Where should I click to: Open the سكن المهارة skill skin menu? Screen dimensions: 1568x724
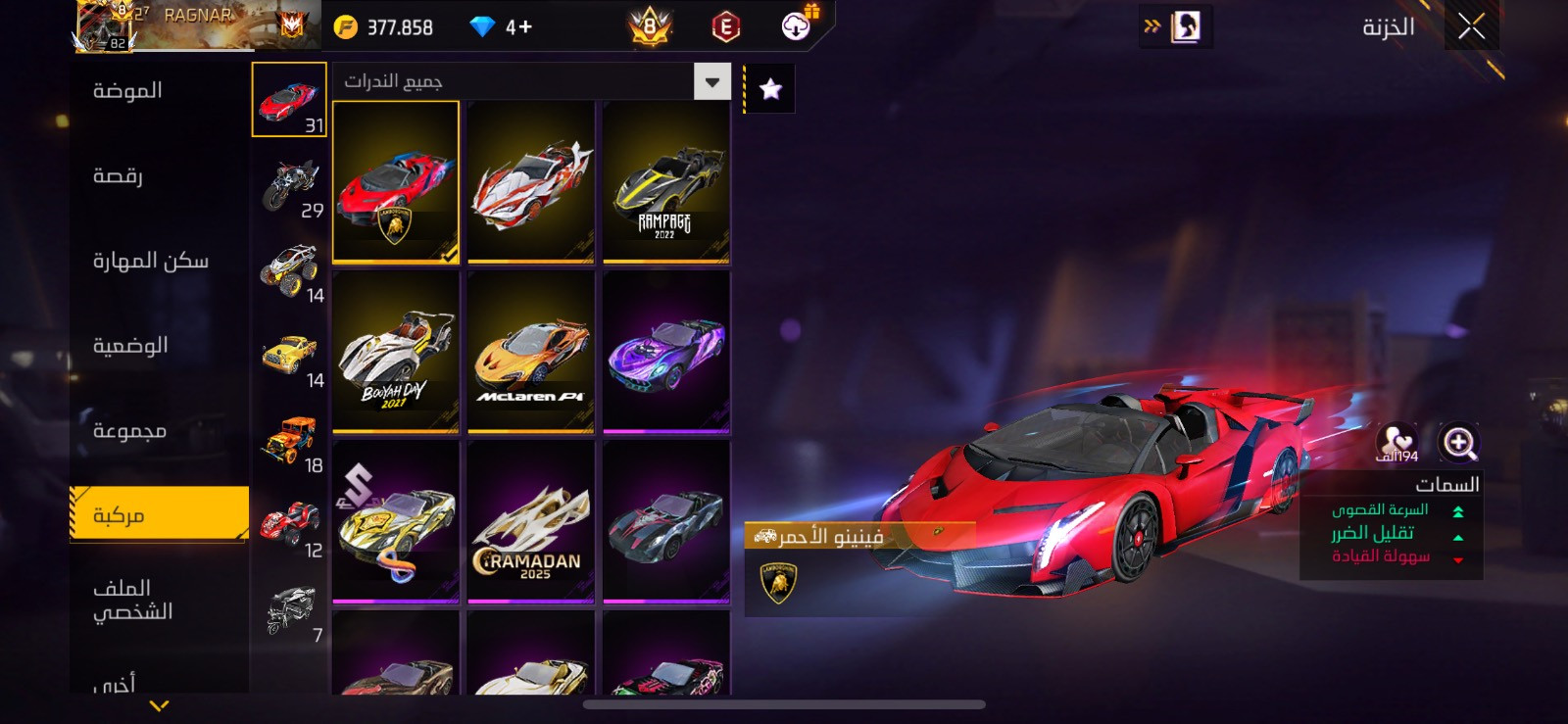[150, 261]
